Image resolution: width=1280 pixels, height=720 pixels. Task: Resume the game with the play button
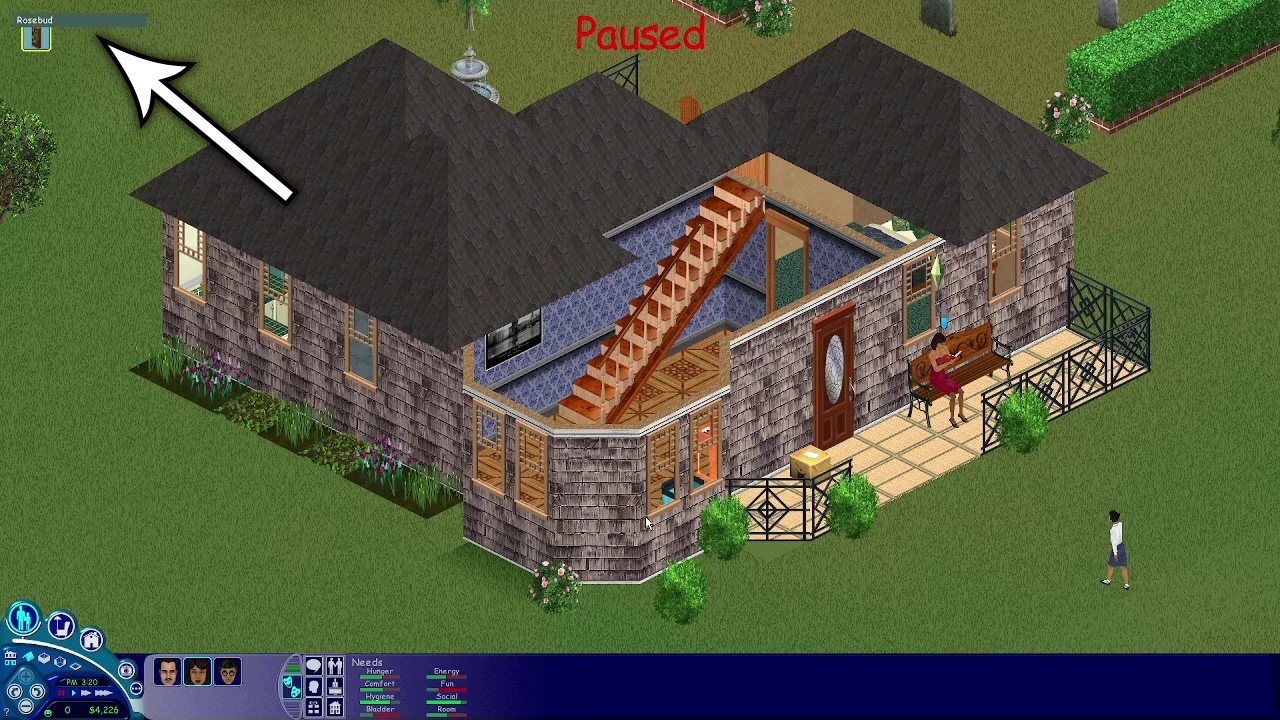[x=73, y=692]
